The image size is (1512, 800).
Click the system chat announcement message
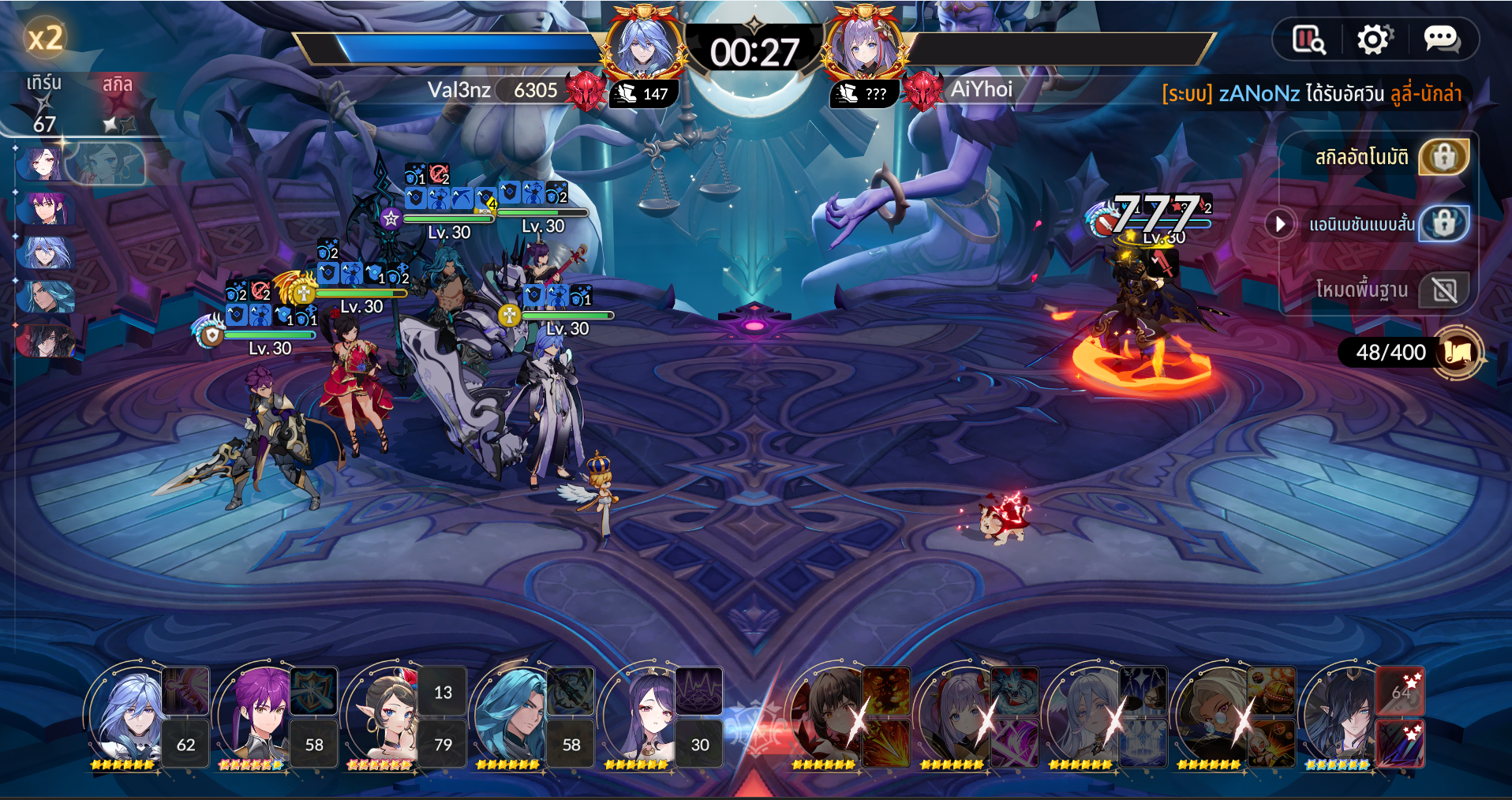point(1311,94)
